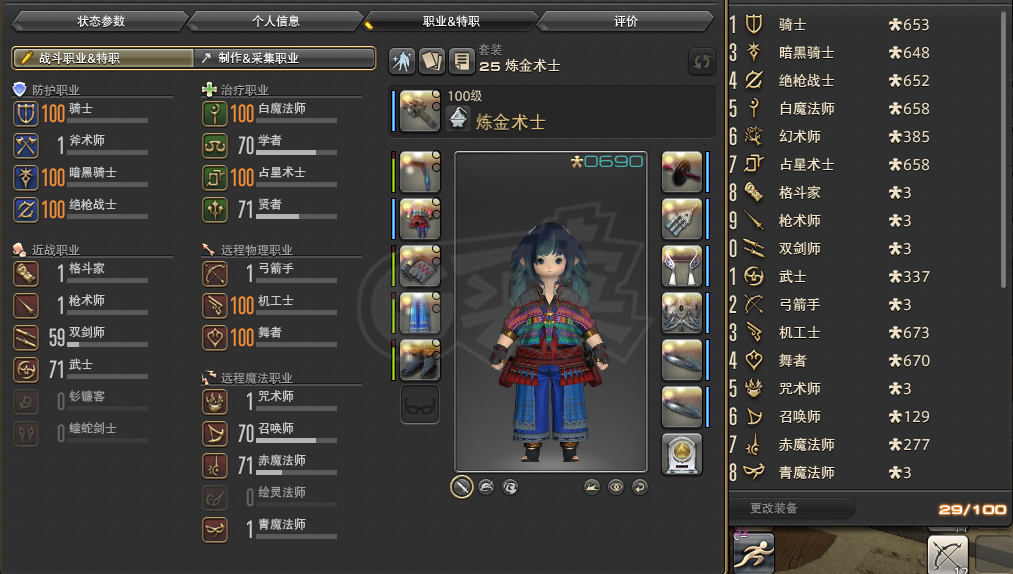Select the soul crystal slot below the rings
This screenshot has height=574, width=1013.
682,453
